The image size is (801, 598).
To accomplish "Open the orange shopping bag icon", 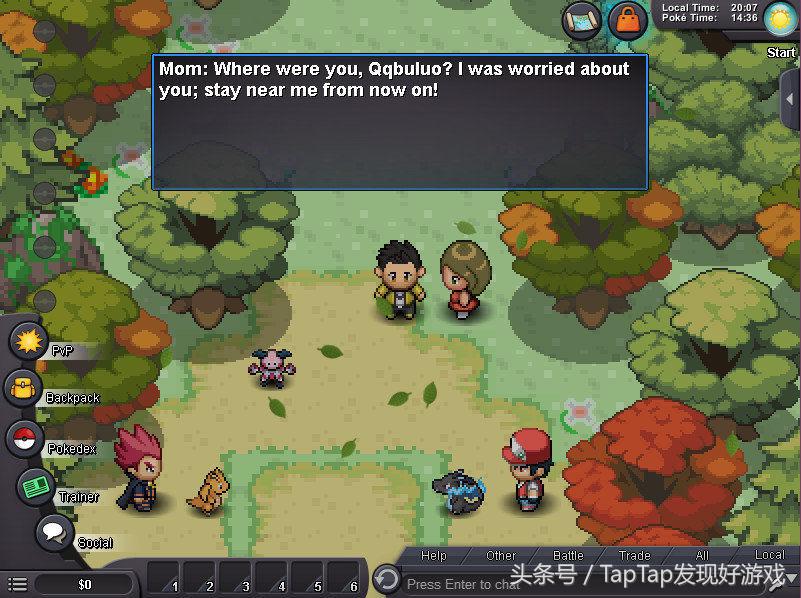I will (x=627, y=21).
